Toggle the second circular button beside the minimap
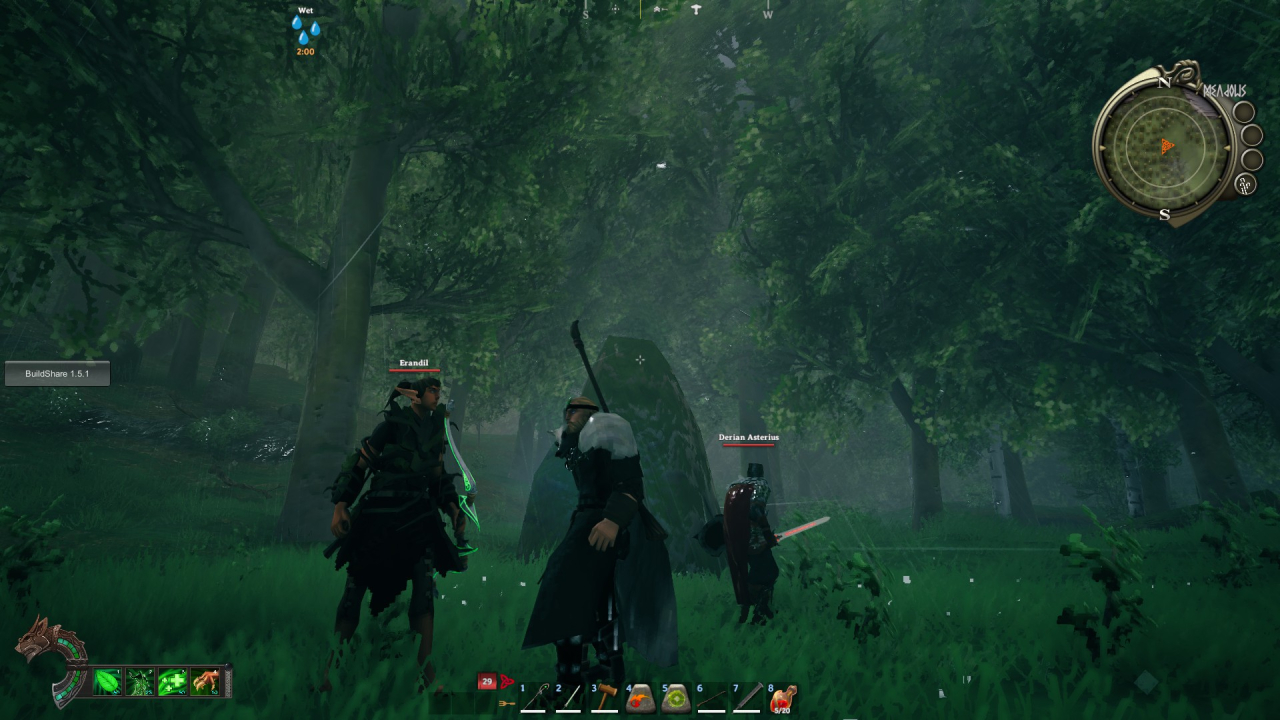1280x720 pixels. pyautogui.click(x=1251, y=136)
